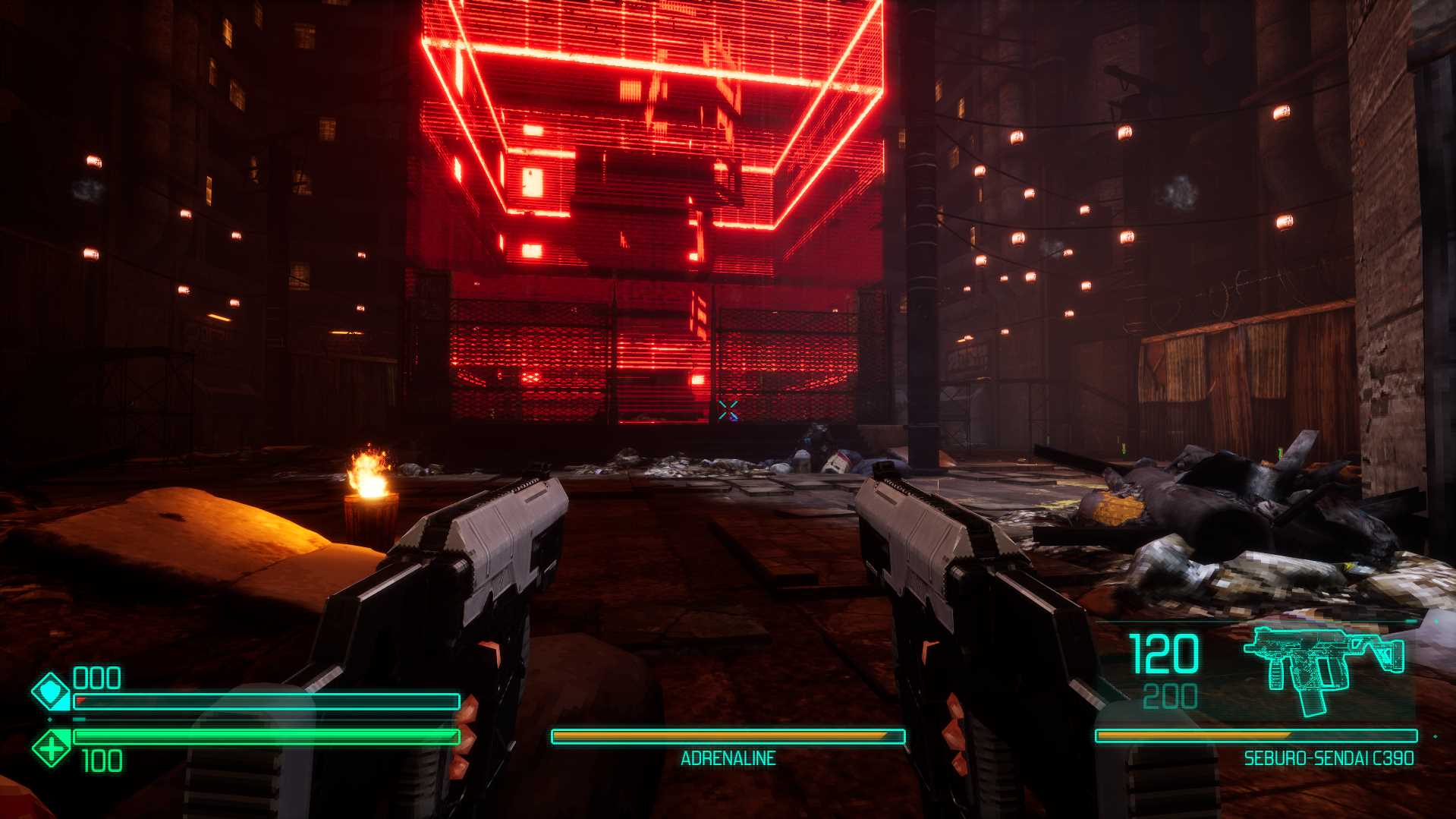This screenshot has width=1456, height=819.
Task: Click the cyan shield bar
Action: [266, 702]
